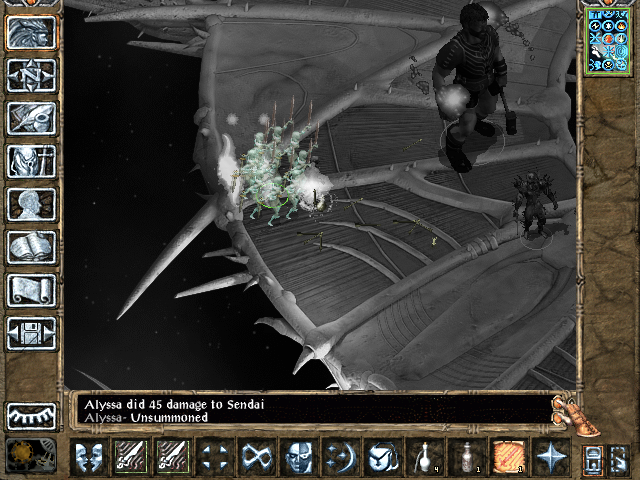Select the potion flask quick item

[424, 457]
